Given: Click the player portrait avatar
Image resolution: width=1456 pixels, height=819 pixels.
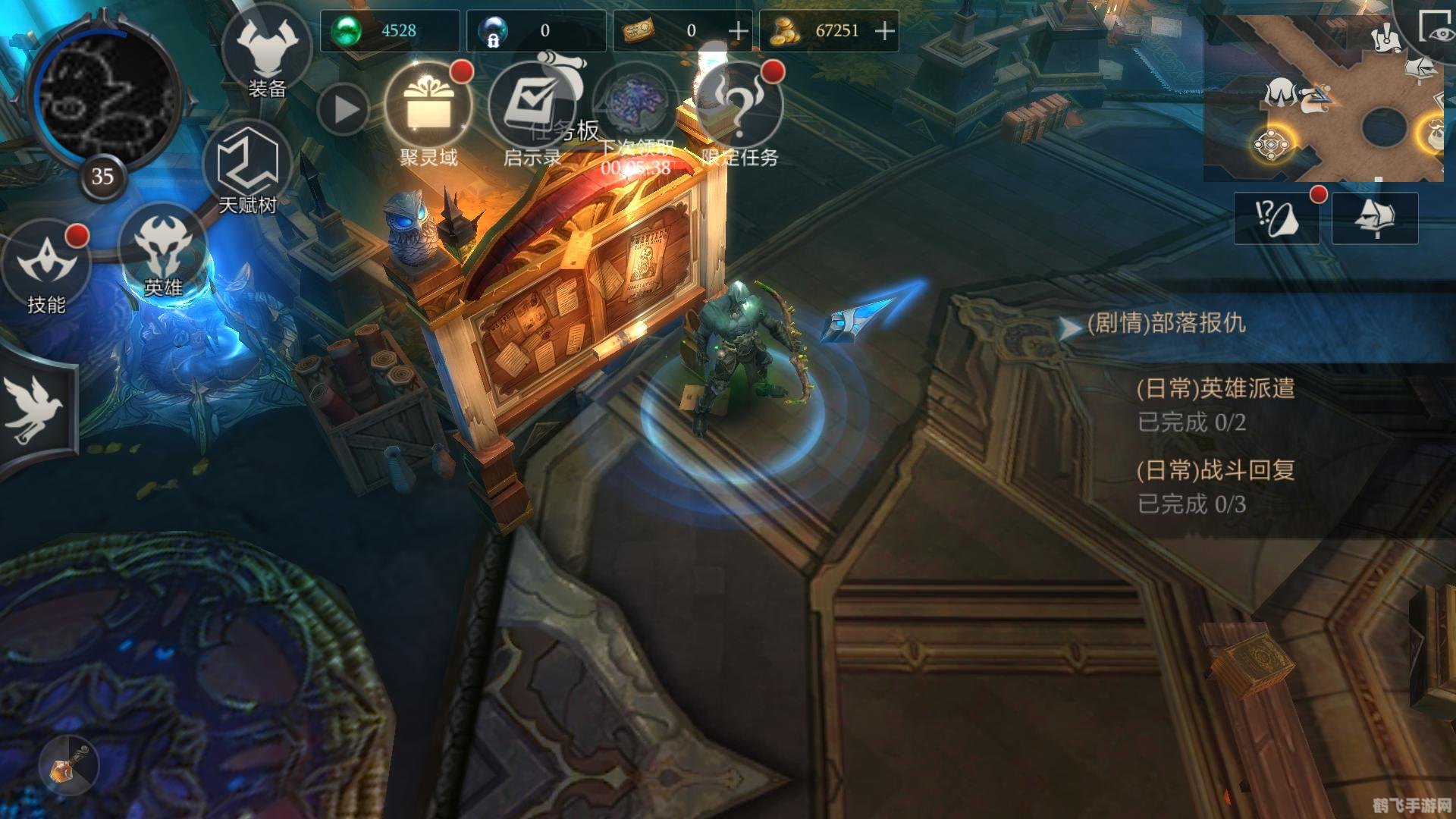Looking at the screenshot, I should point(103,95).
